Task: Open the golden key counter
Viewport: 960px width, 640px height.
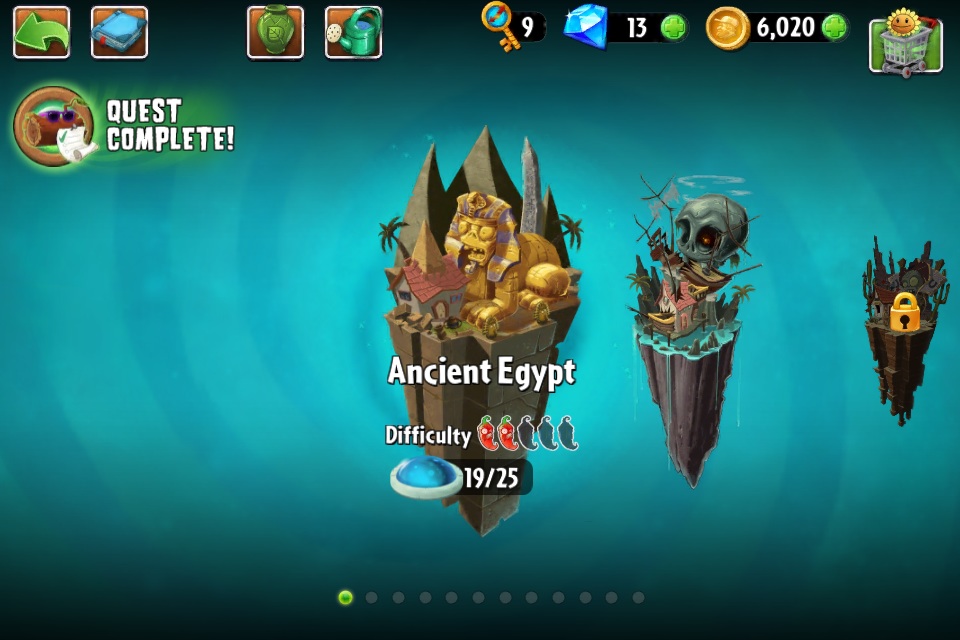Action: point(510,27)
